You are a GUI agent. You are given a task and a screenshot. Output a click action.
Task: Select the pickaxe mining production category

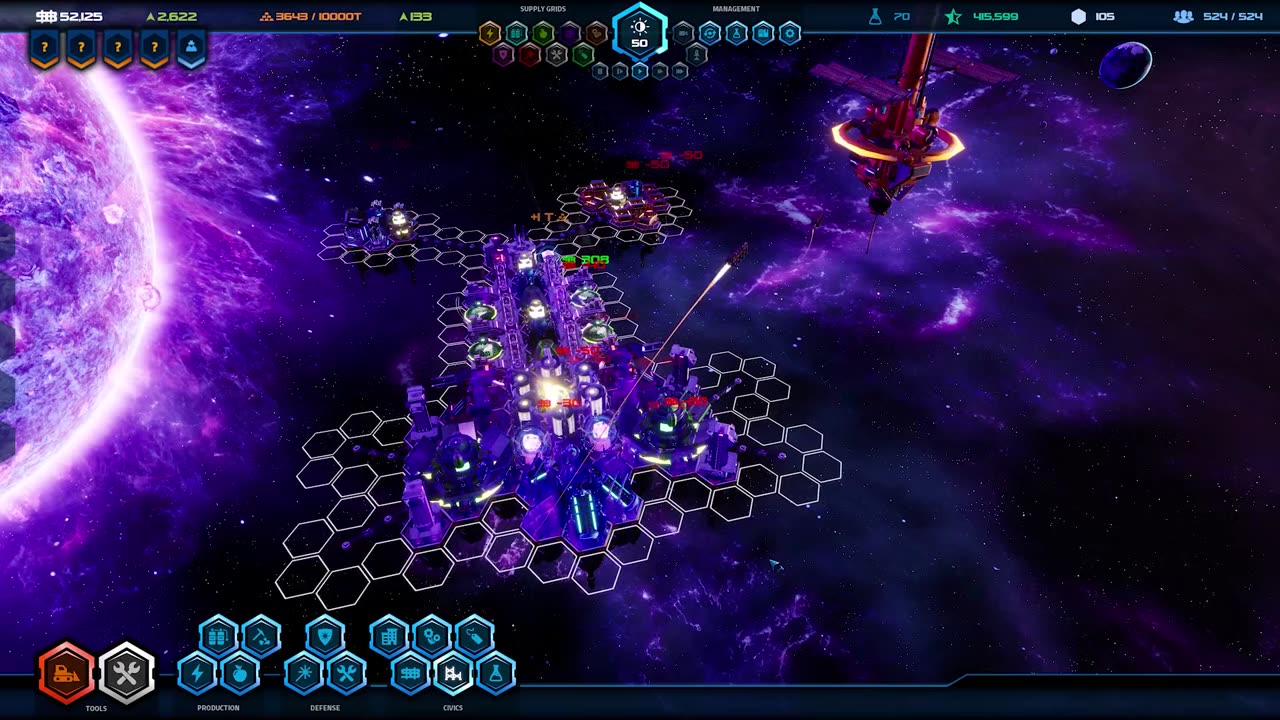click(x=261, y=635)
